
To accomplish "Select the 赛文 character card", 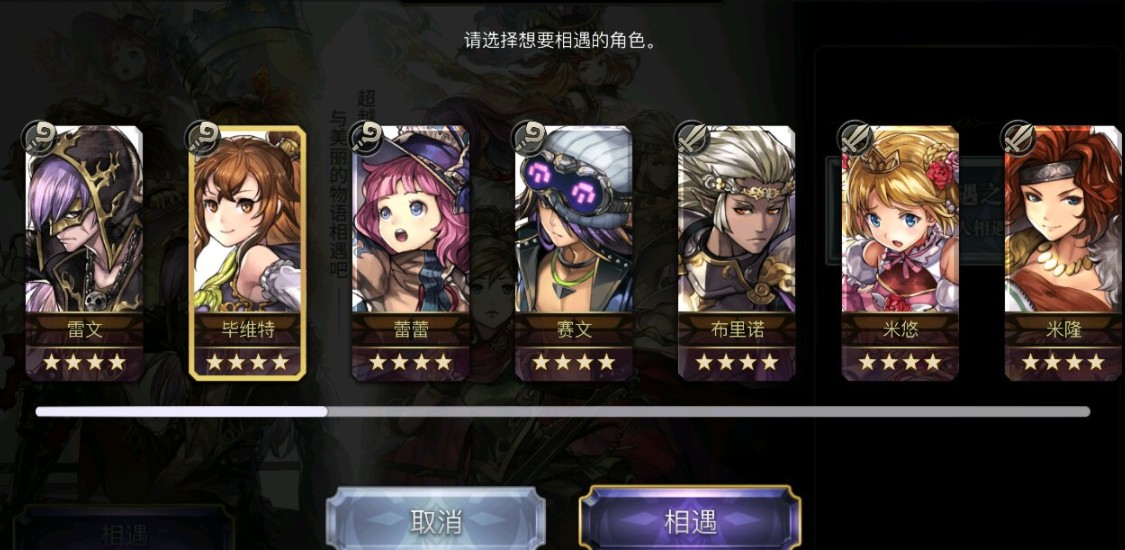I will [x=573, y=252].
